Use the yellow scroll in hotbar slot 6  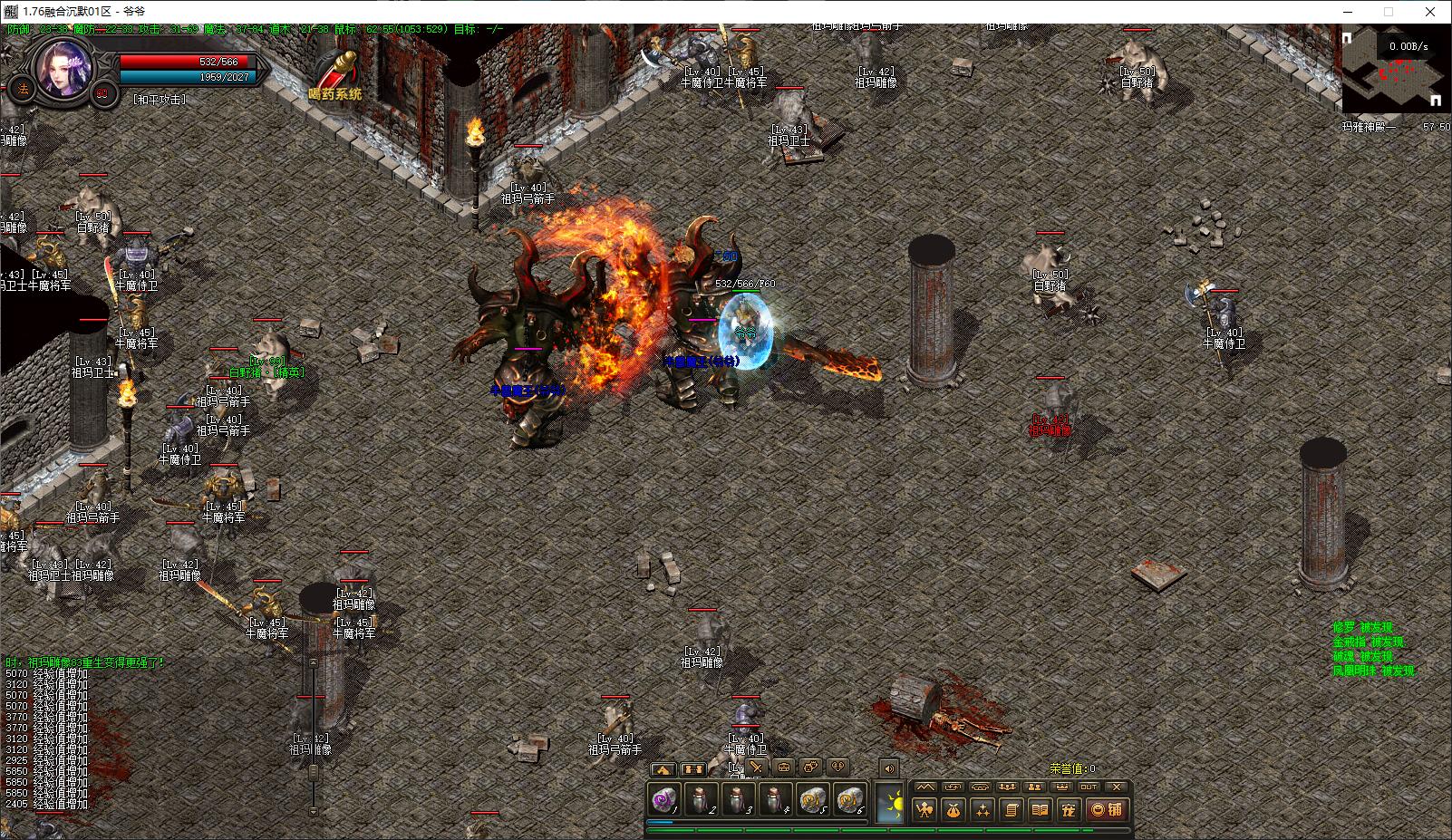tap(849, 801)
